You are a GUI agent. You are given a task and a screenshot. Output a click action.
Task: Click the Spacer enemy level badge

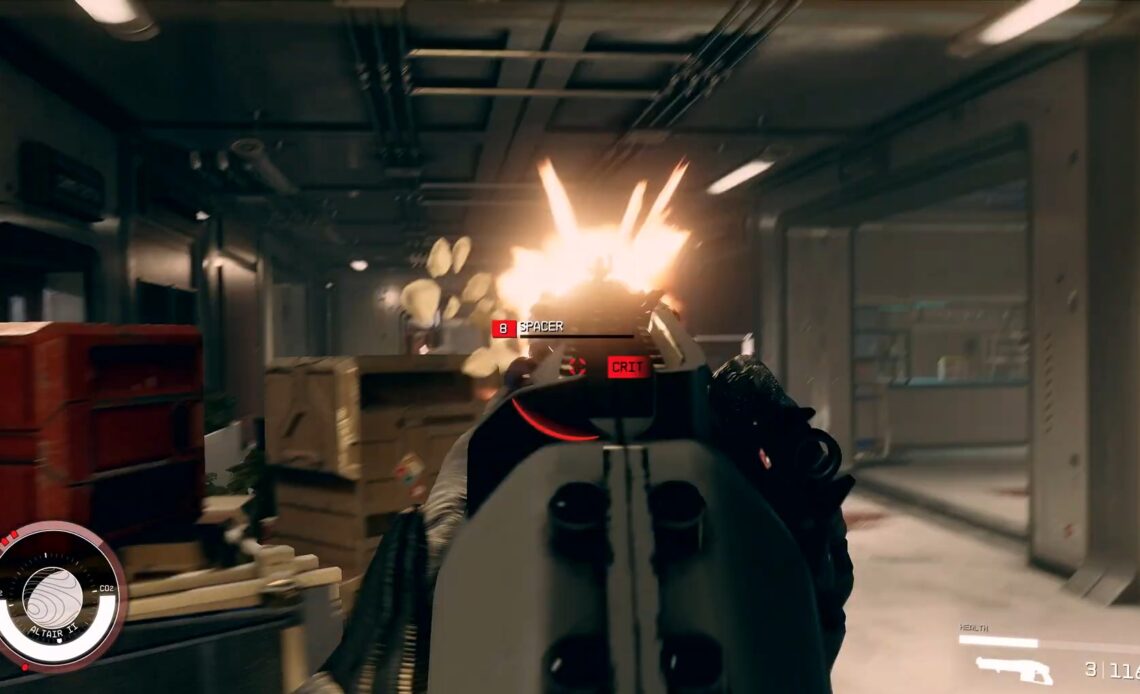pos(503,327)
